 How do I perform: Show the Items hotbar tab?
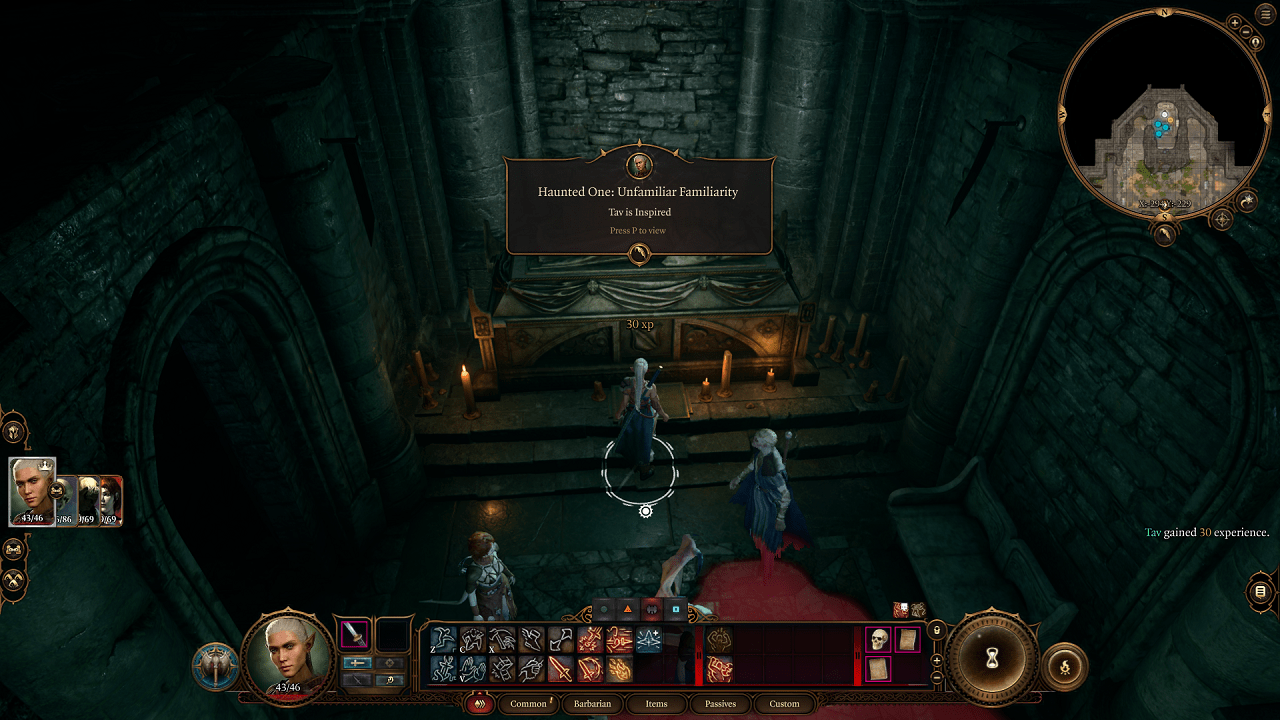[656, 704]
